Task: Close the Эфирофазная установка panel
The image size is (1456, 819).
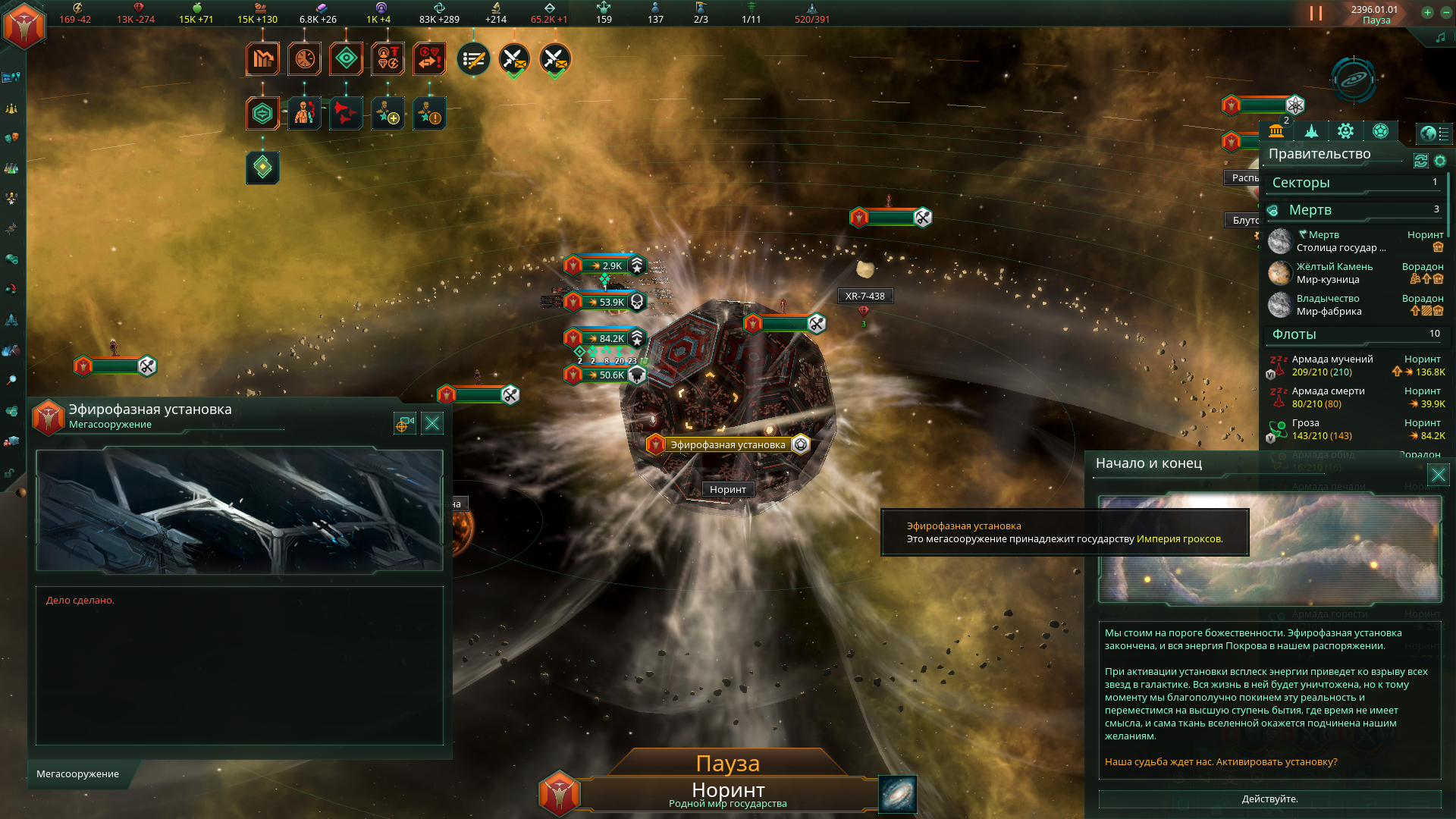Action: click(432, 423)
